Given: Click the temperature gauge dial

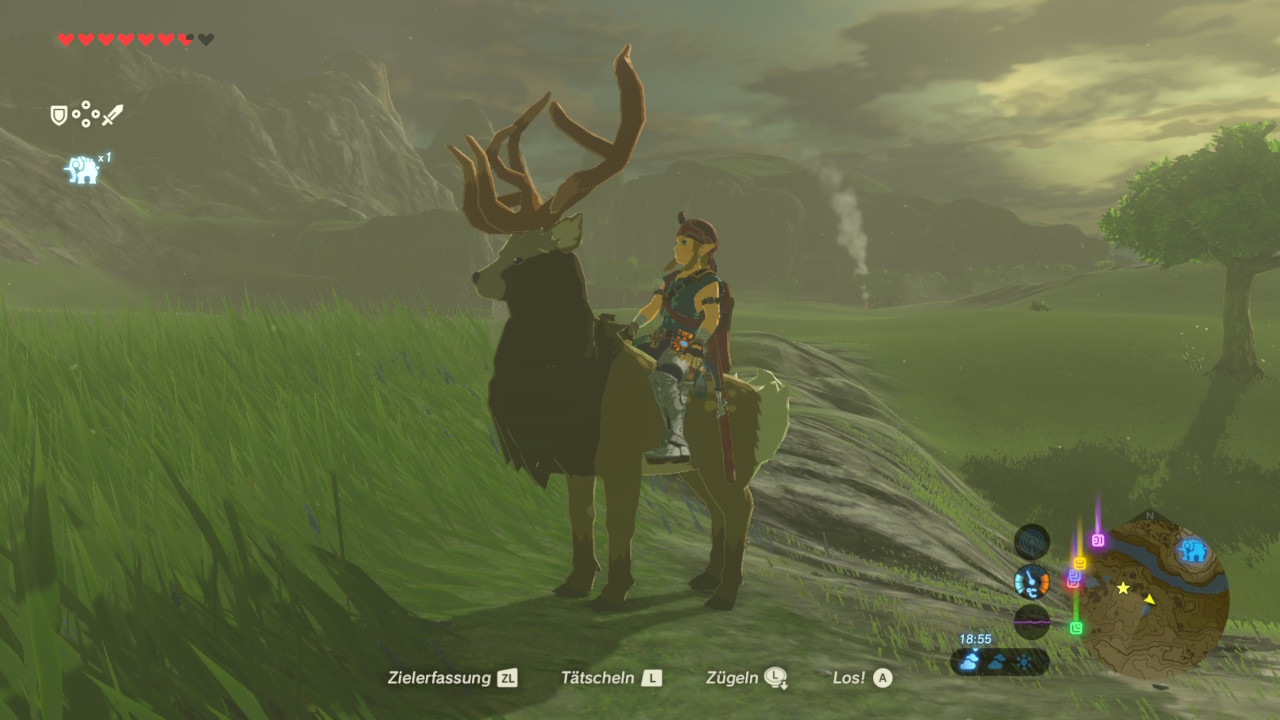Looking at the screenshot, I should pos(1031,581).
